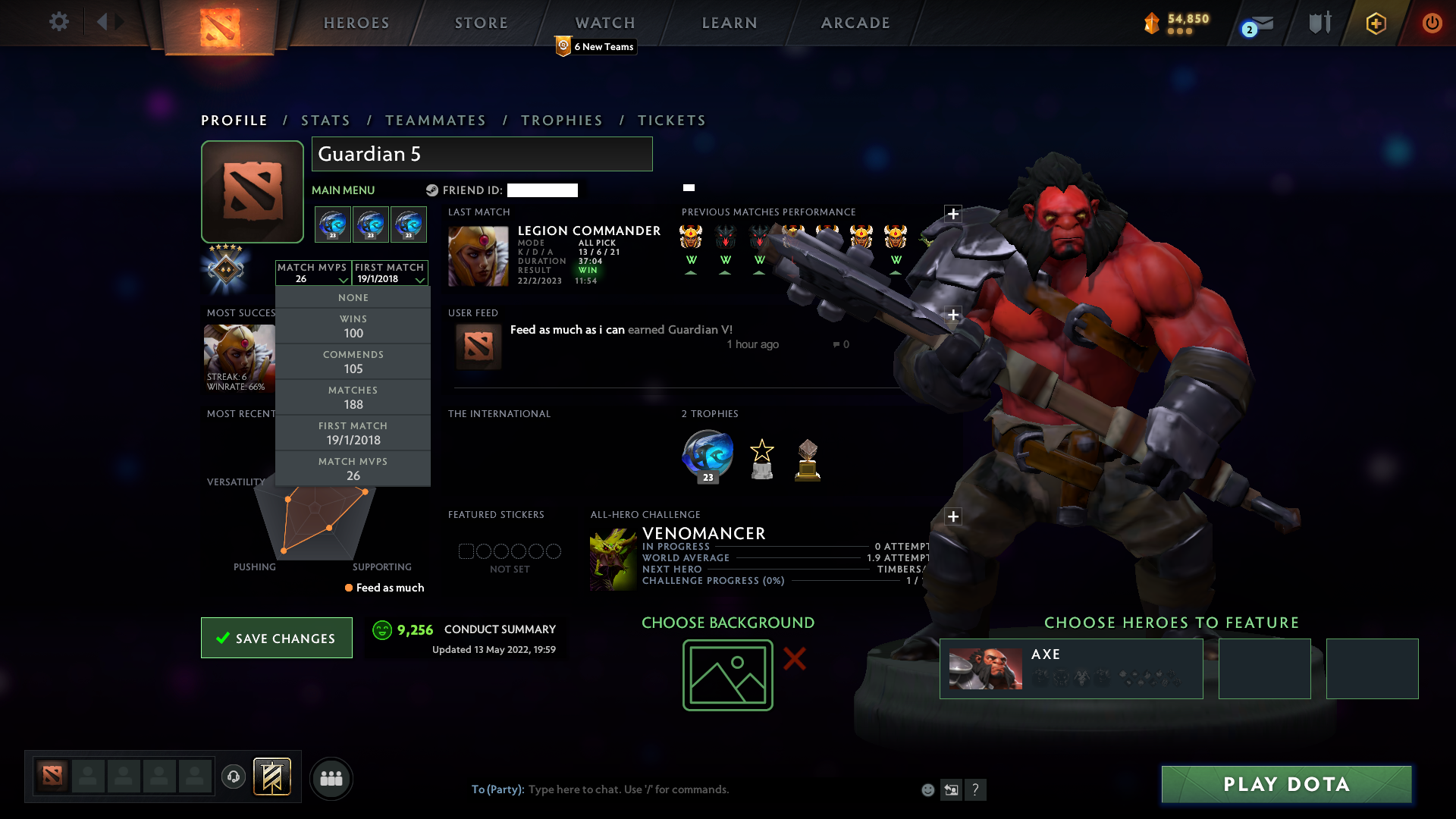Select the COMMENDS stat option
This screenshot has height=819, width=1456.
tap(353, 362)
